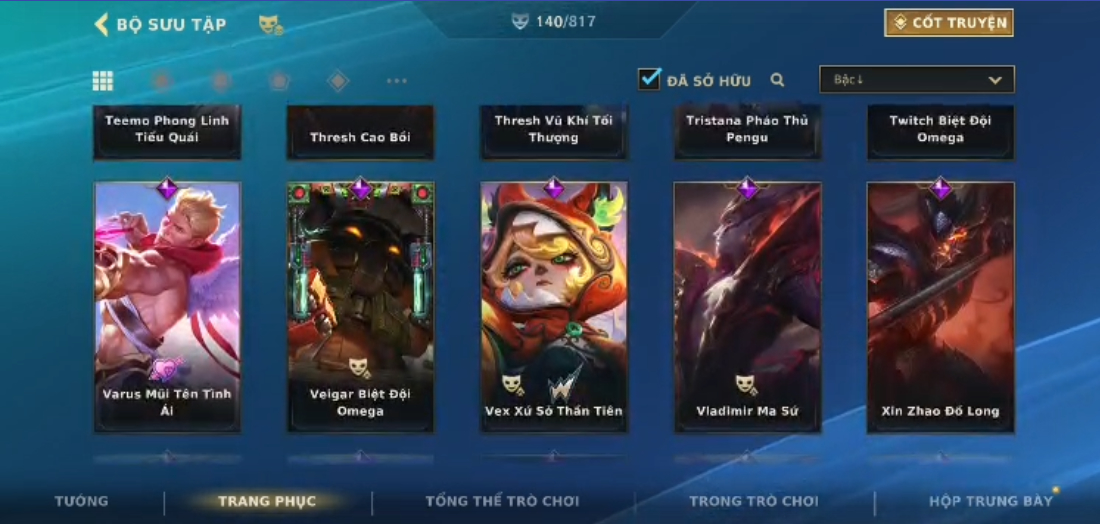Switch to the Tổng Thể Trò Chơi tab
Screen dimensions: 1100x524
502,501
